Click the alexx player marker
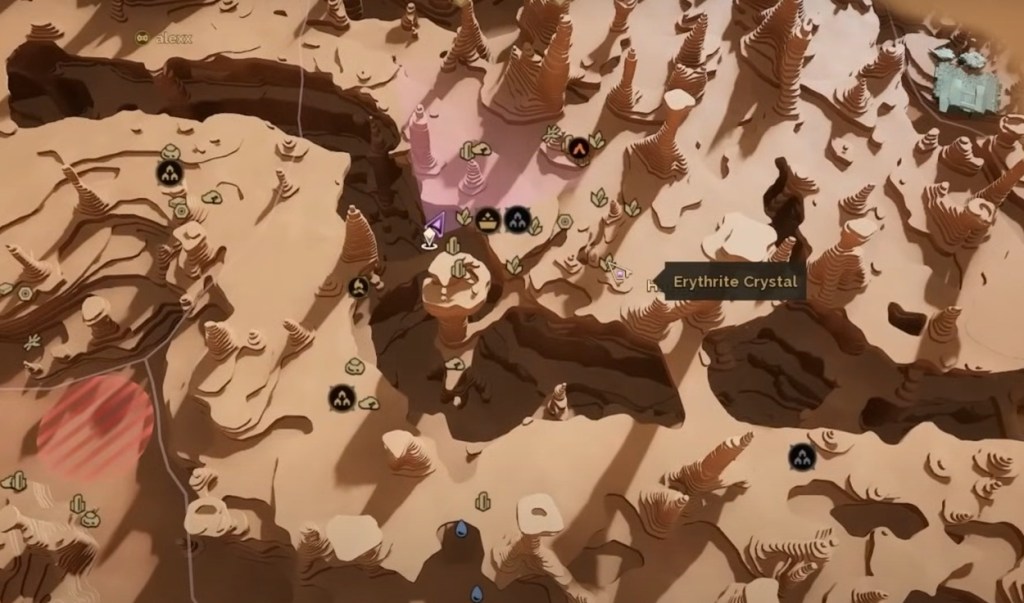1024x603 pixels. [142, 38]
